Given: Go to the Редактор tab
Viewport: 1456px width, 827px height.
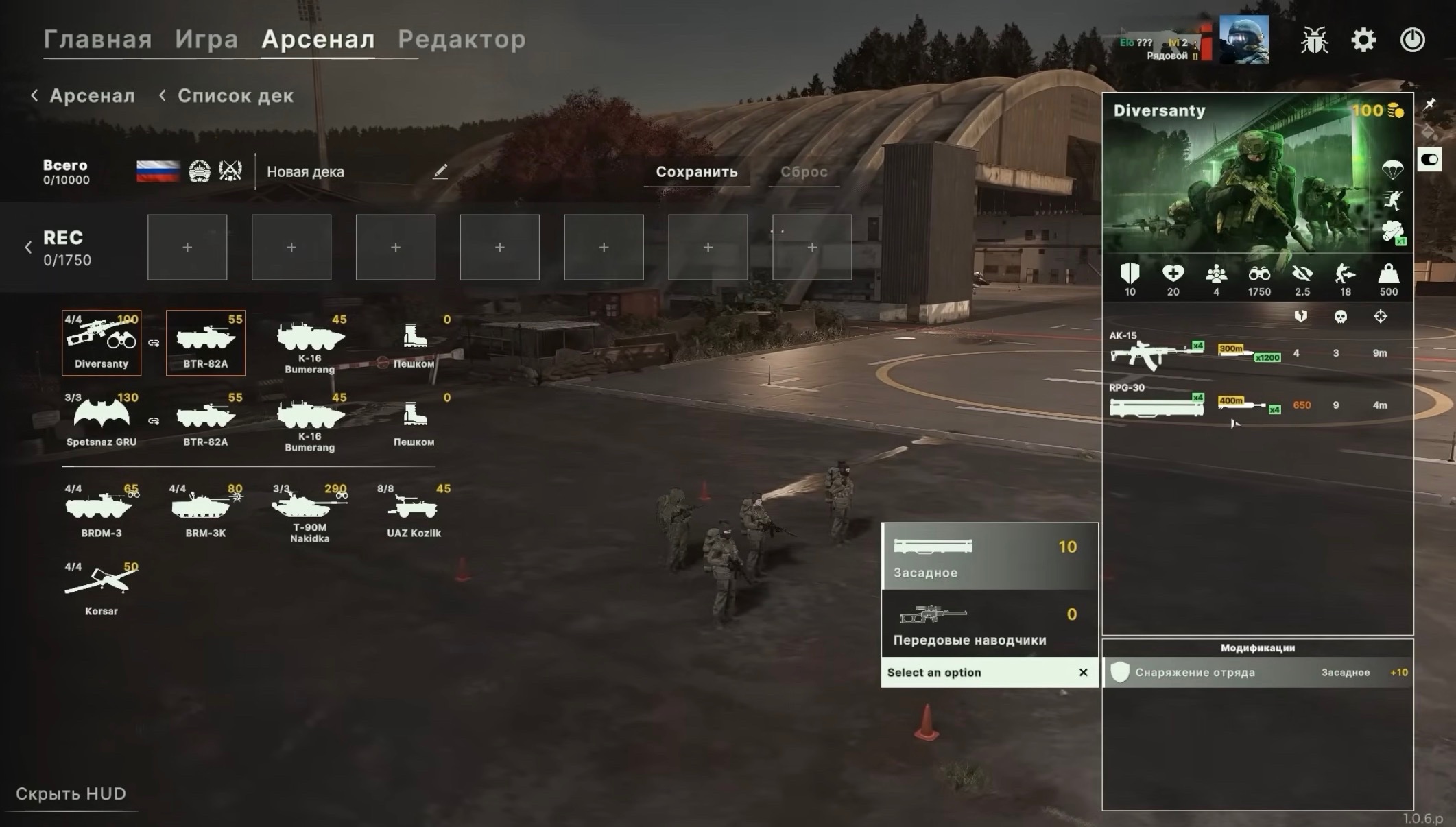Looking at the screenshot, I should pos(462,39).
